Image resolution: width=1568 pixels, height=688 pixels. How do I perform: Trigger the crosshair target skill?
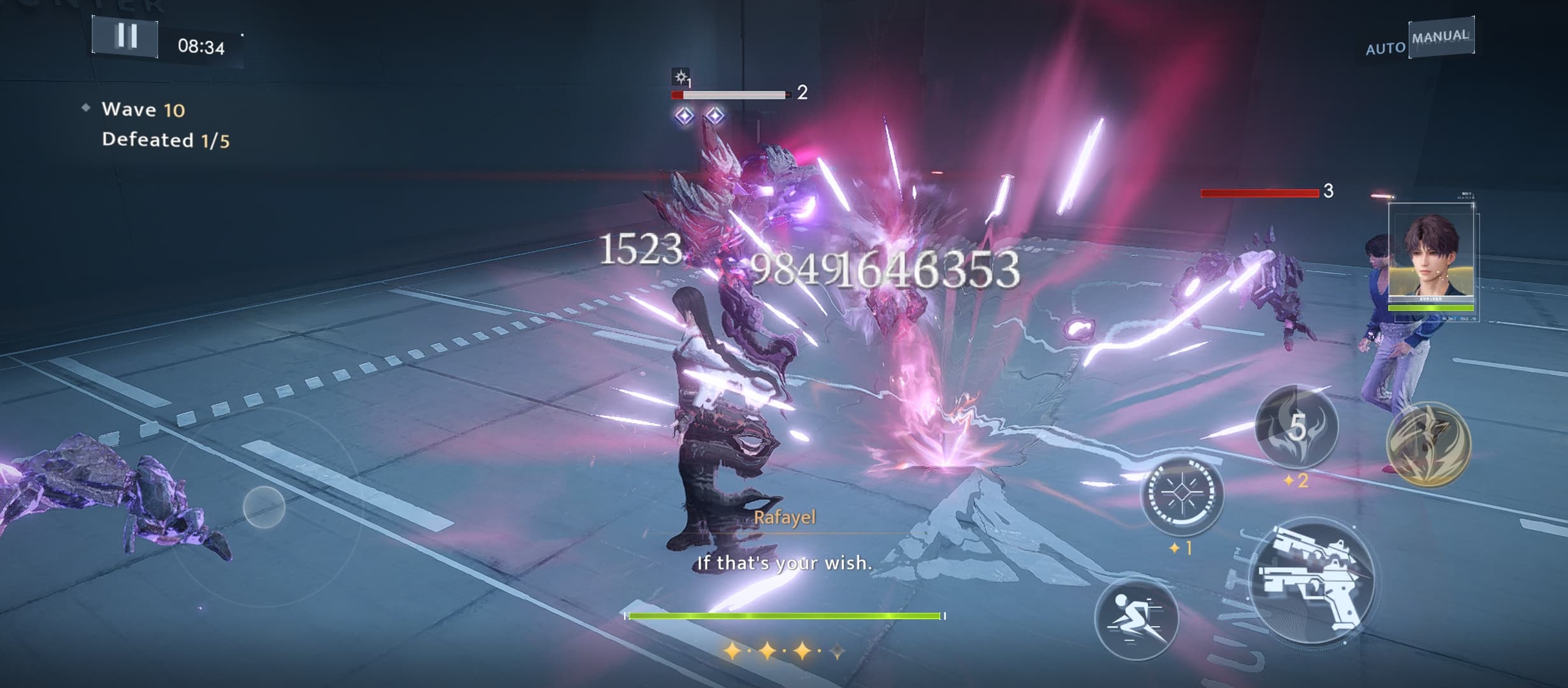(1182, 494)
